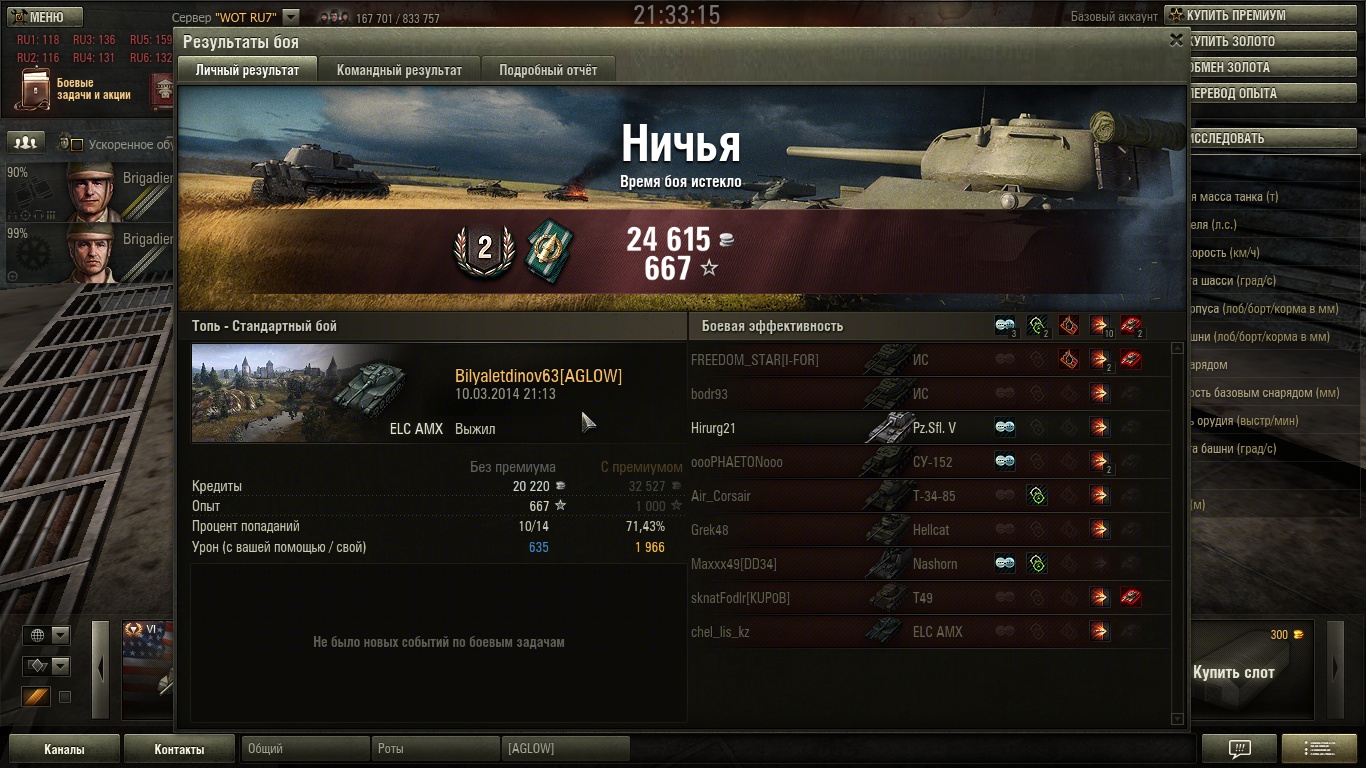
Task: Close the battle results window
Action: 1176,40
